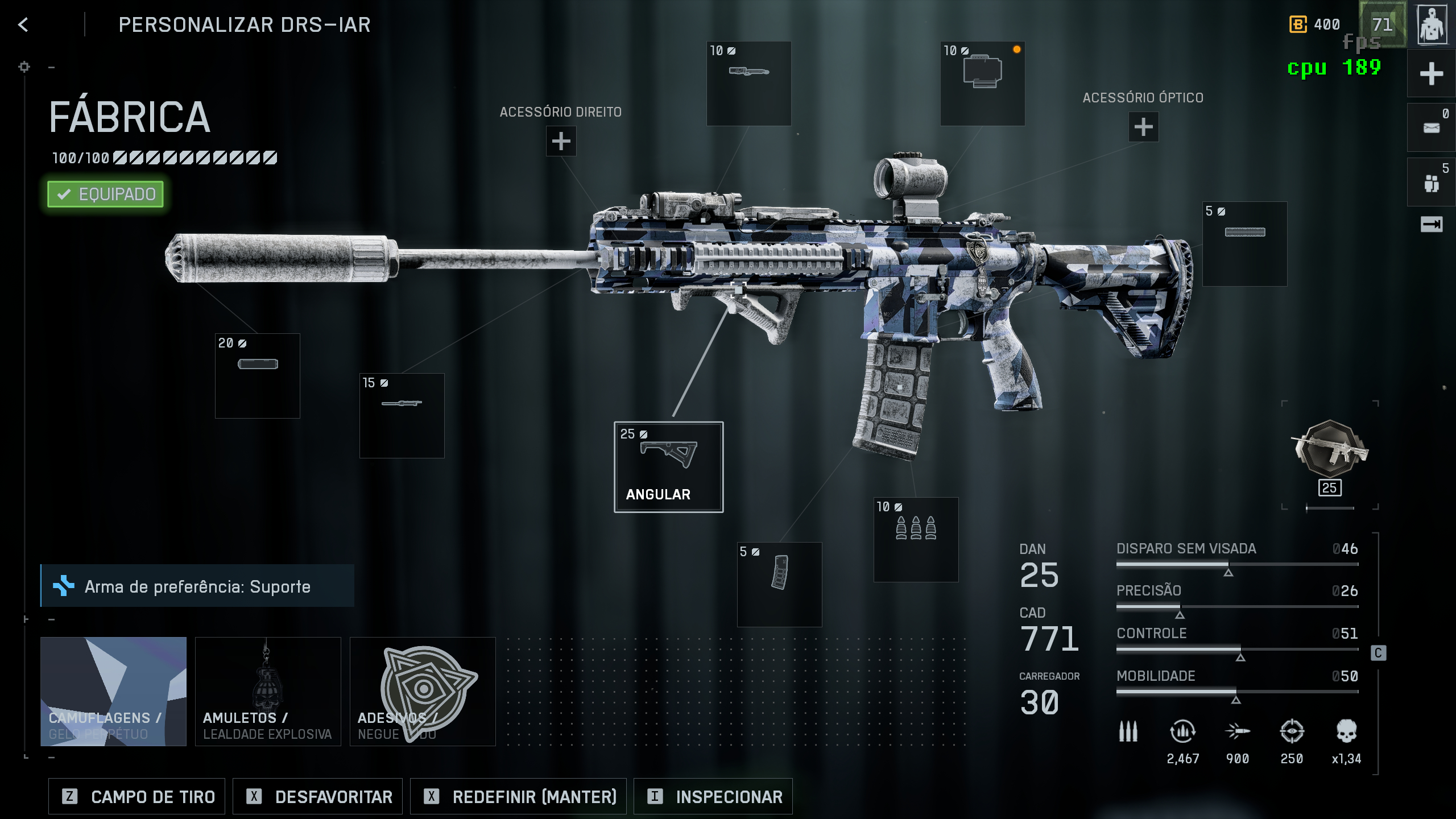The height and width of the screenshot is (819, 1456).
Task: Click Redefinir (Manter) button
Action: (x=518, y=796)
